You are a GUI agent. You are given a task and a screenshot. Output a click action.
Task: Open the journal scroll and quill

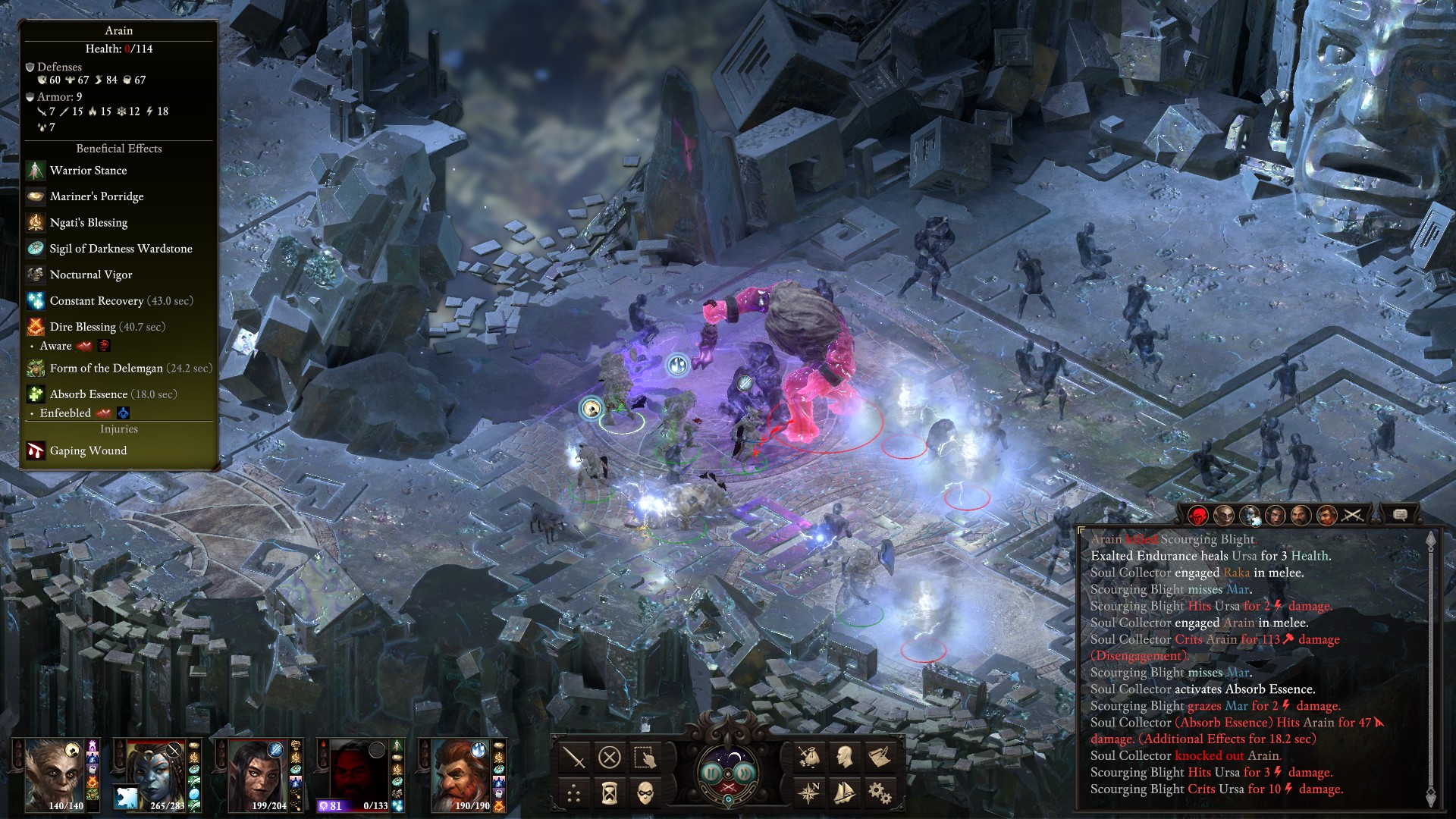(880, 757)
